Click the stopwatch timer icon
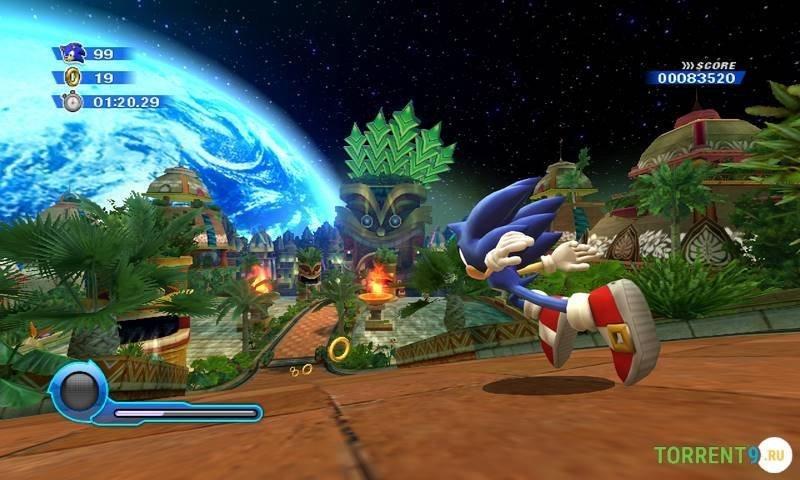The image size is (800, 480). [x=72, y=101]
